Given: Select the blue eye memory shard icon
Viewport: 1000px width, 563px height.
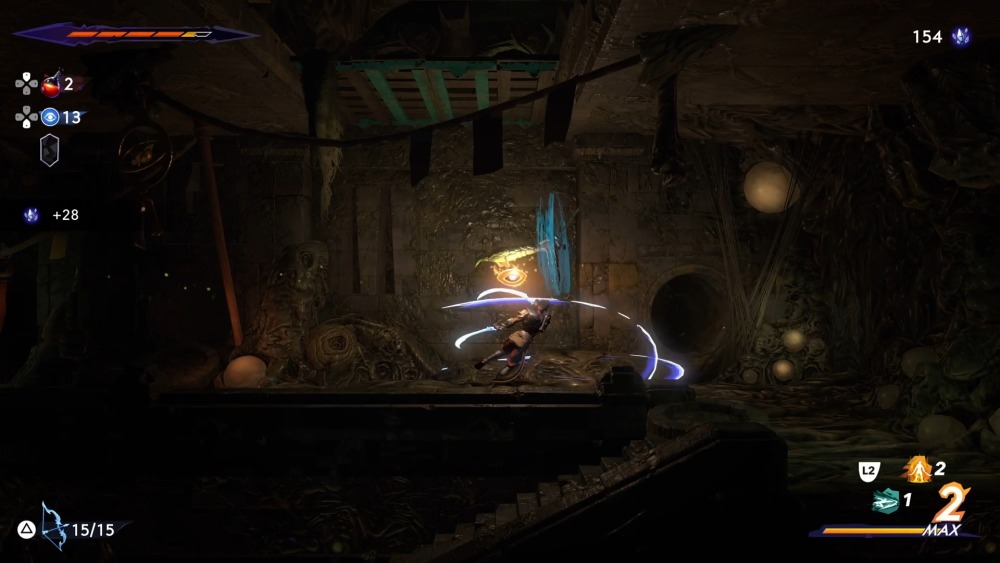Looking at the screenshot, I should [x=50, y=117].
